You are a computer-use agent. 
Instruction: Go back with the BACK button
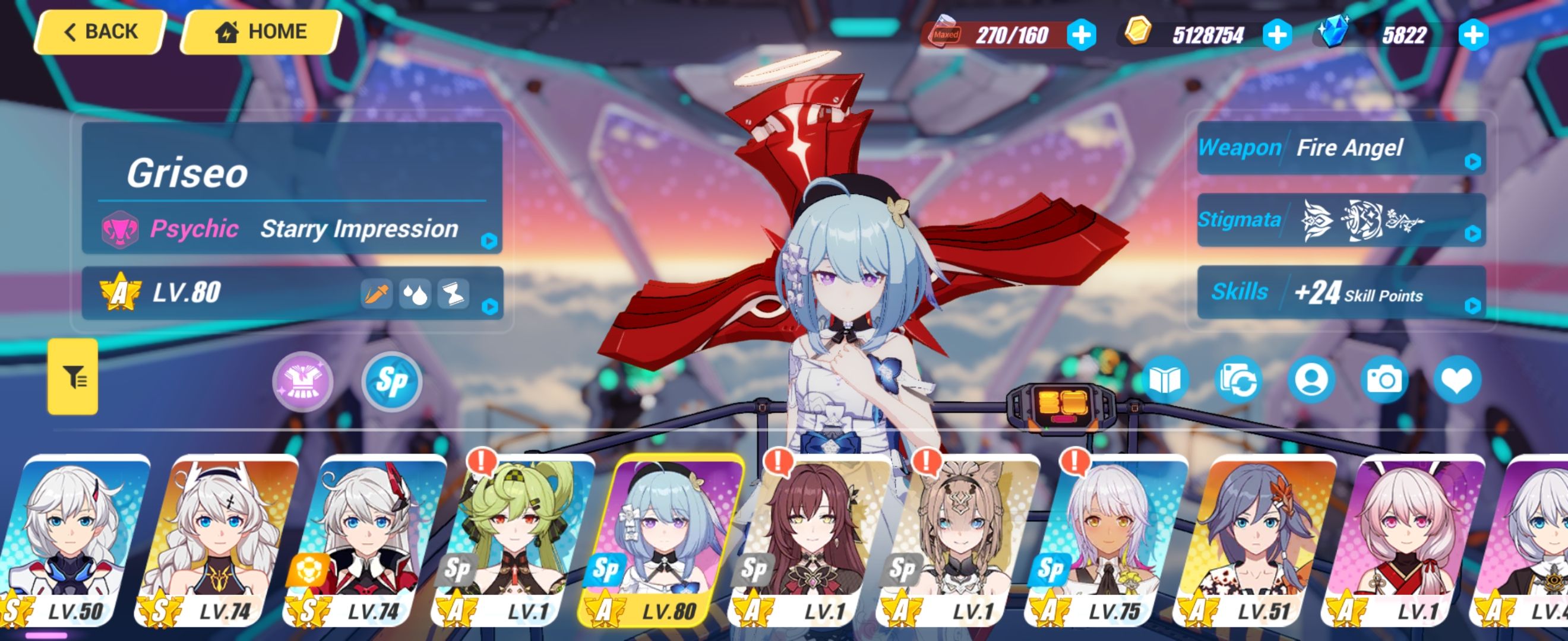99,31
